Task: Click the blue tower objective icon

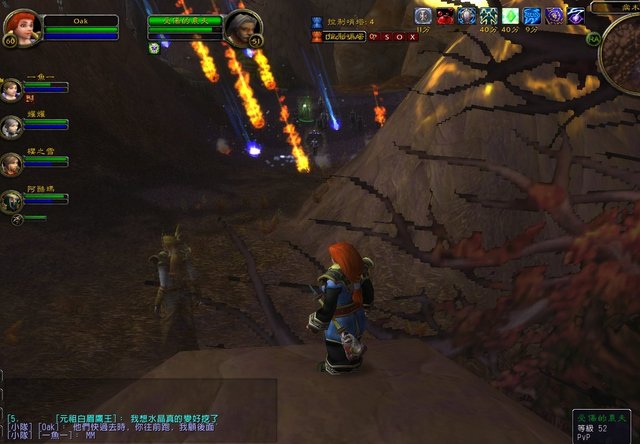Action: [x=318, y=21]
